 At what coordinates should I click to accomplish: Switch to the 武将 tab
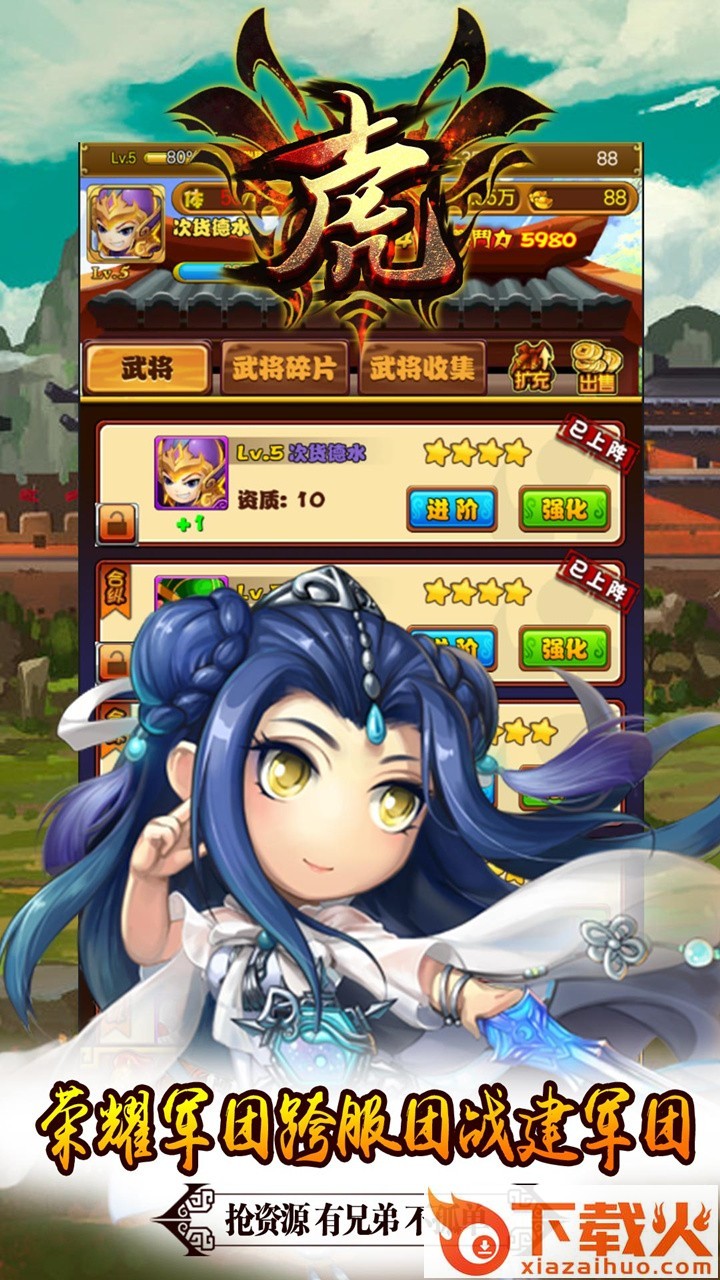pos(147,369)
